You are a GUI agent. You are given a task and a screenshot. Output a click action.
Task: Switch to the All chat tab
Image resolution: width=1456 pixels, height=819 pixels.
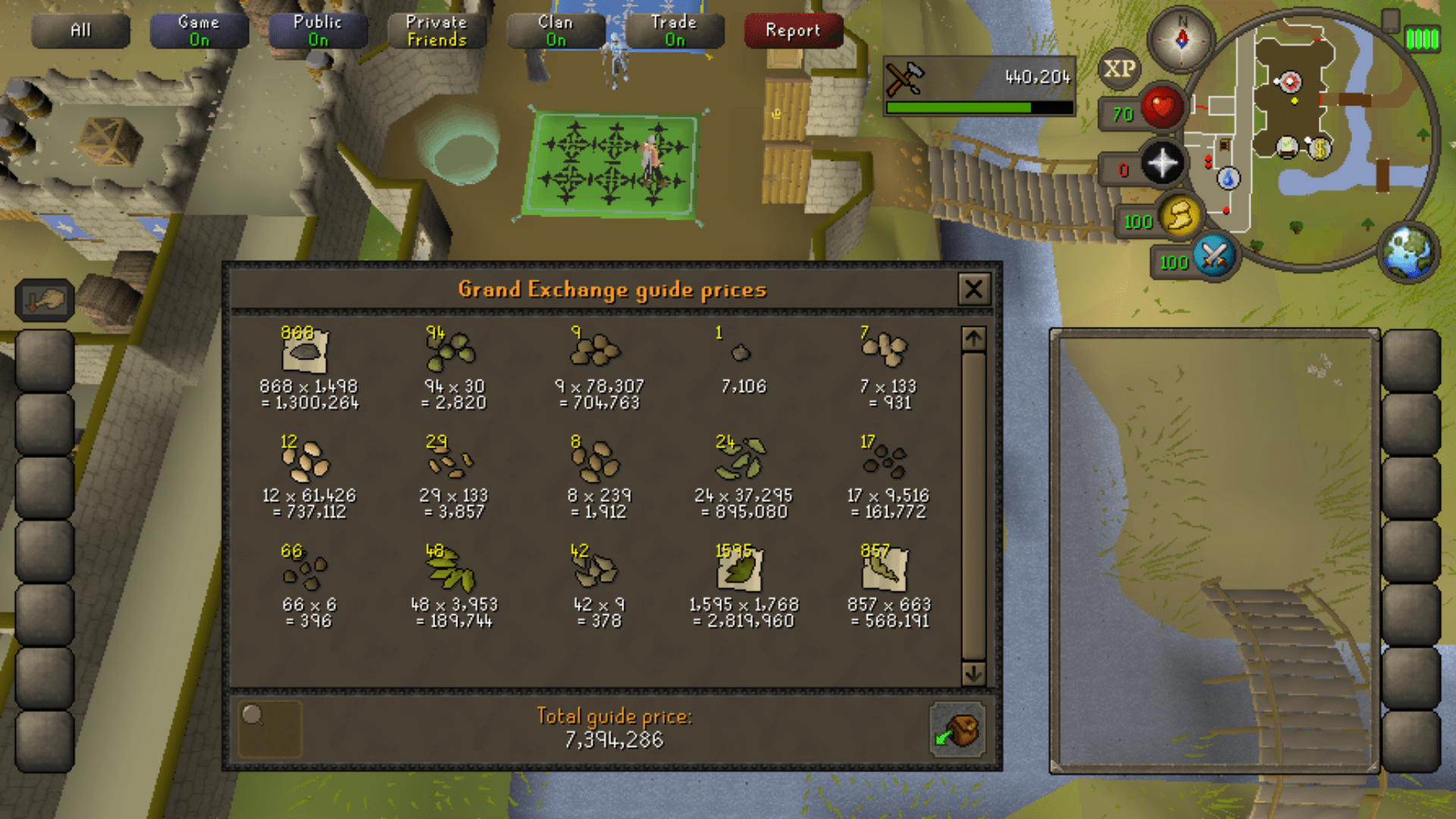[80, 30]
